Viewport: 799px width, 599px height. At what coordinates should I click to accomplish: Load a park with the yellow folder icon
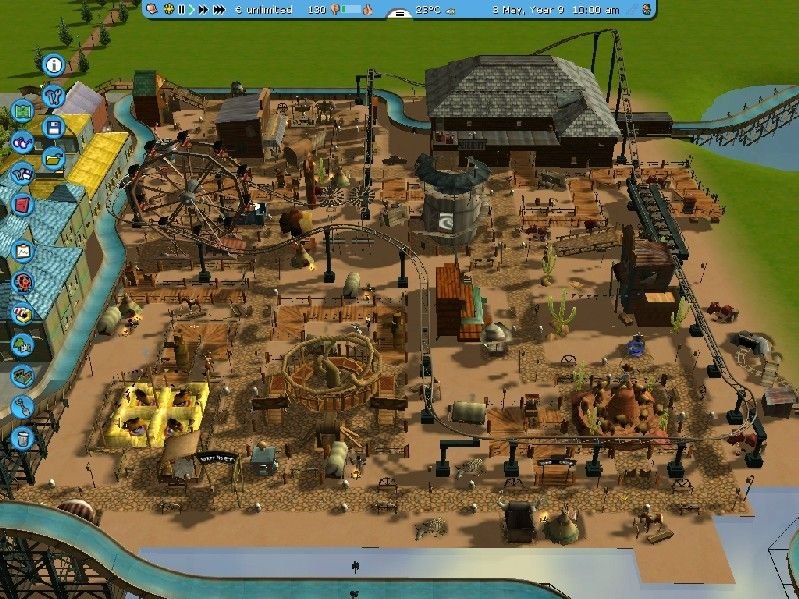coord(53,158)
